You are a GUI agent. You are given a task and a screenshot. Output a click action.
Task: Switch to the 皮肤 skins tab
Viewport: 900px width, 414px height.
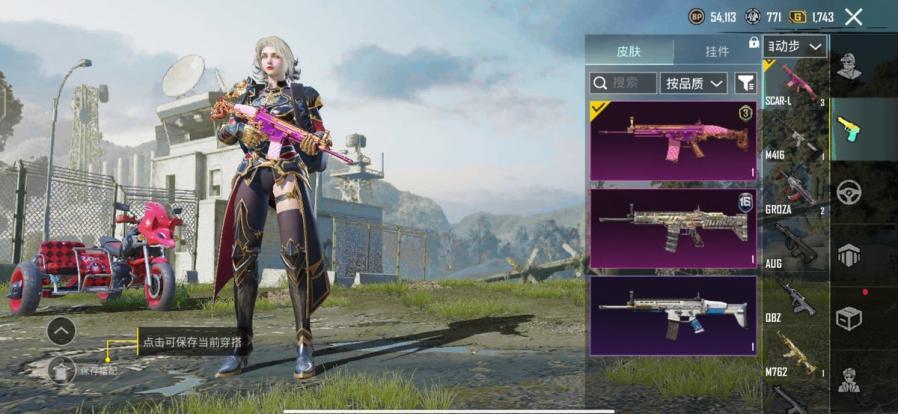pyautogui.click(x=628, y=50)
